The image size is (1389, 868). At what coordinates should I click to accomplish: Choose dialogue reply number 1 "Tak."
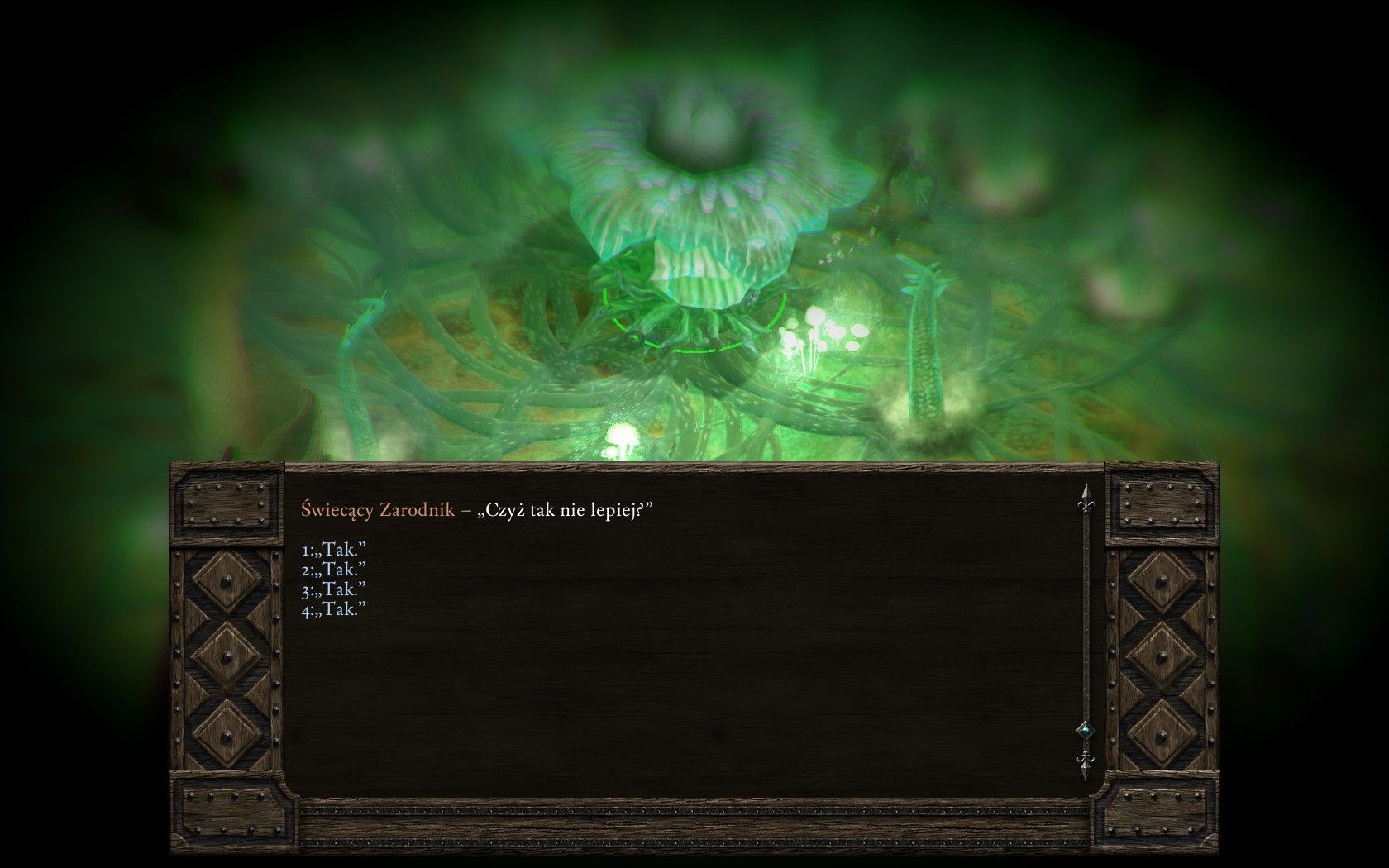[334, 550]
